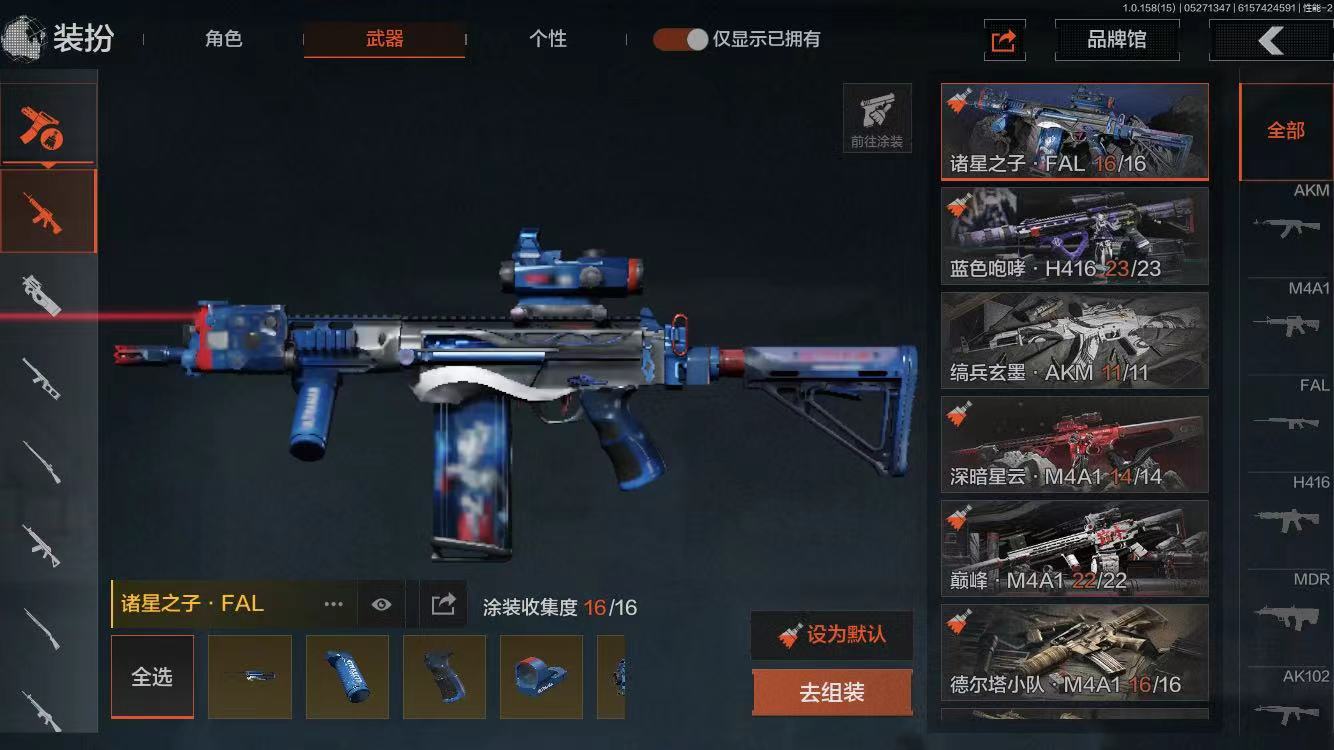Click the 去组装 assemble button
Image resolution: width=1334 pixels, height=750 pixels.
pyautogui.click(x=832, y=693)
